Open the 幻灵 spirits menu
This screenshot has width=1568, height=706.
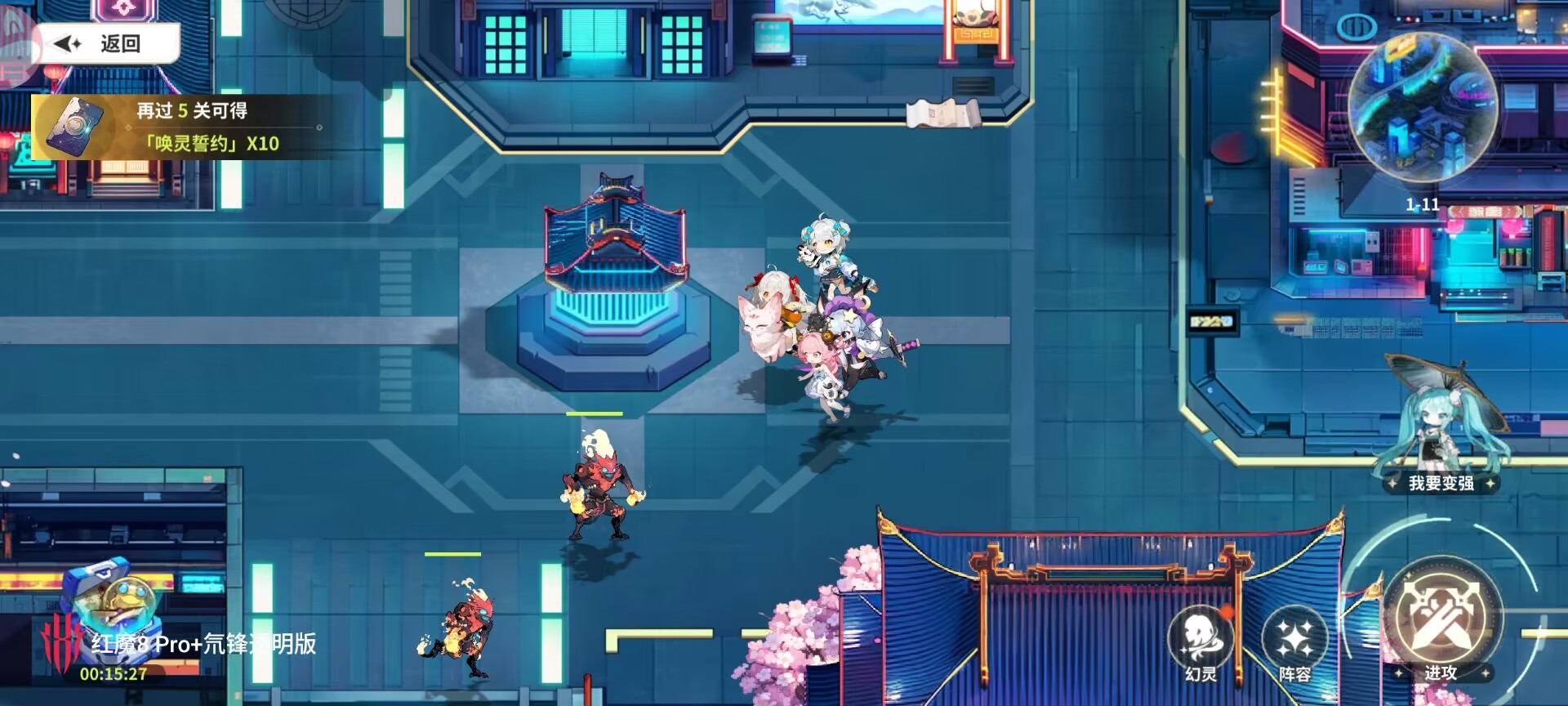pyautogui.click(x=1200, y=643)
